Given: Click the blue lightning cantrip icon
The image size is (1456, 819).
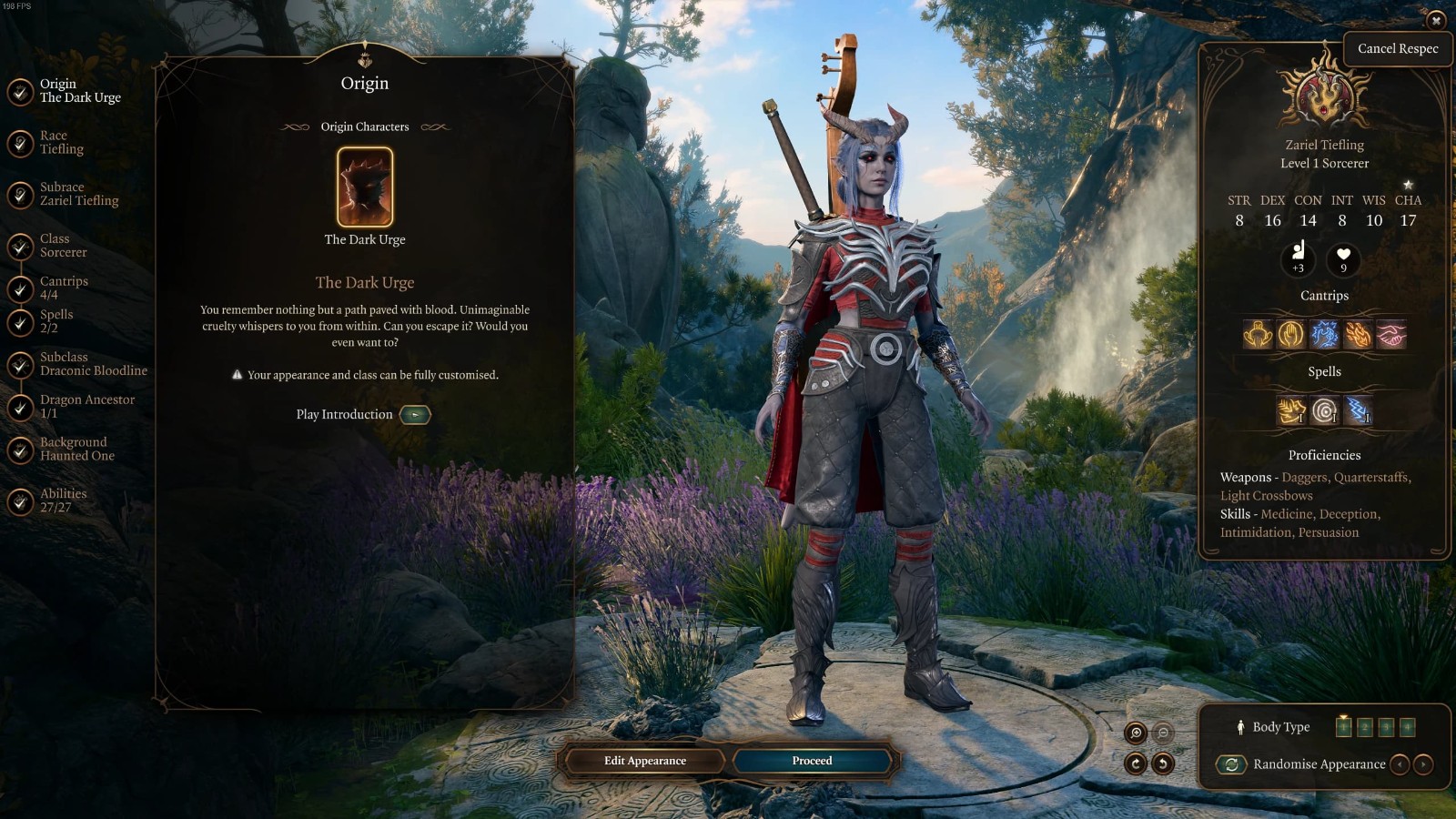Looking at the screenshot, I should pos(1324,335).
